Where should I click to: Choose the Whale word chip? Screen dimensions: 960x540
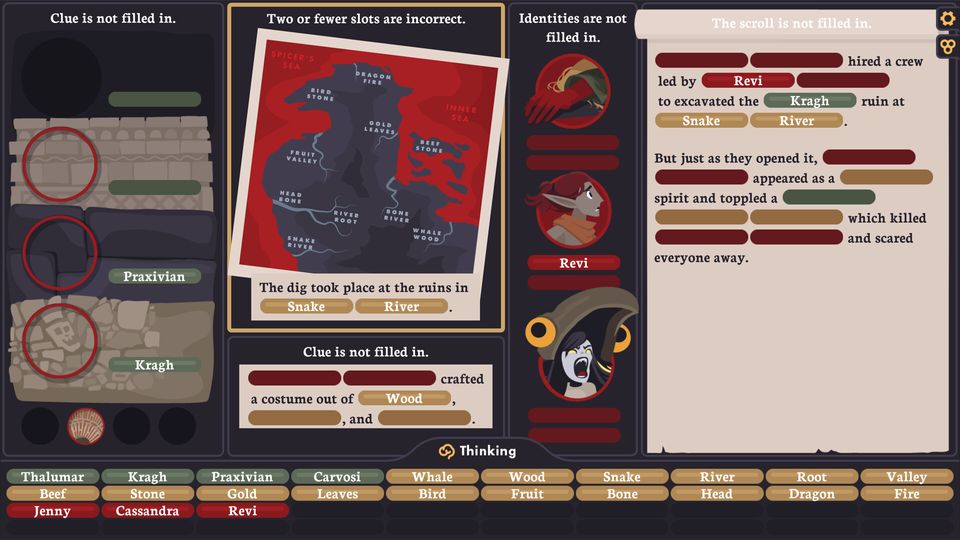coord(432,477)
